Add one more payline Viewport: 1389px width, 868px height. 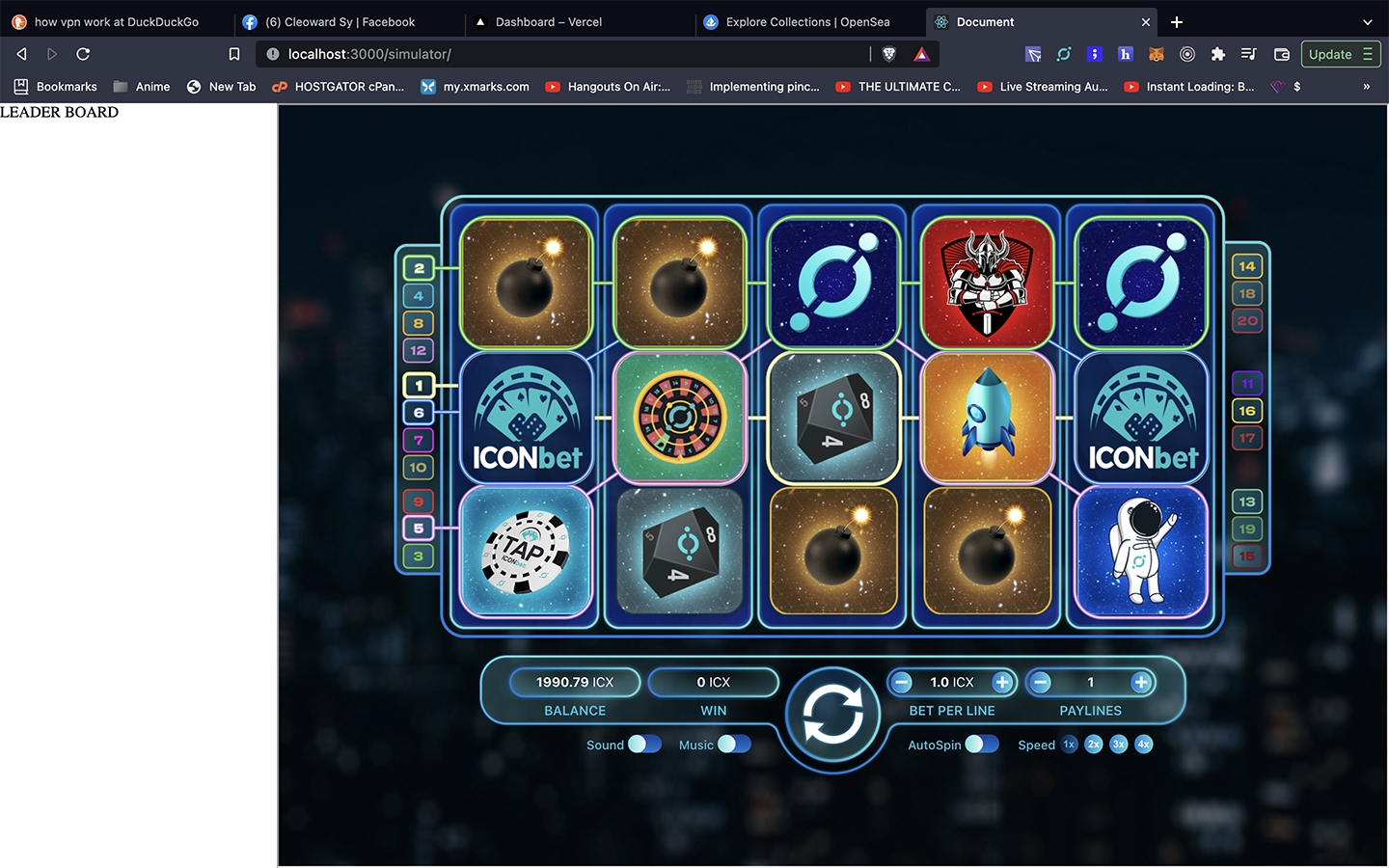point(1141,683)
